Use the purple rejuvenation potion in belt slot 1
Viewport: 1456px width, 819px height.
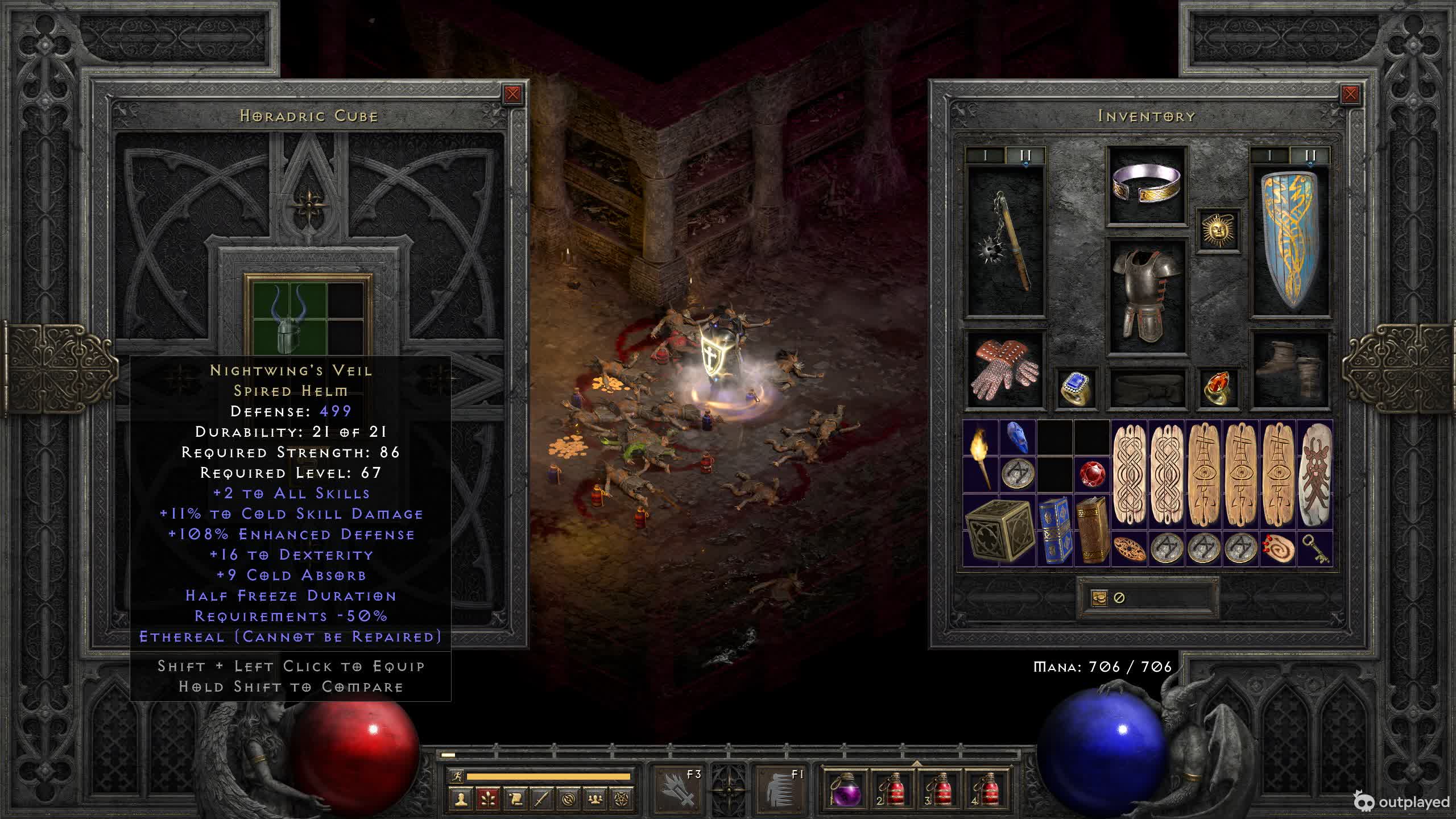[845, 790]
